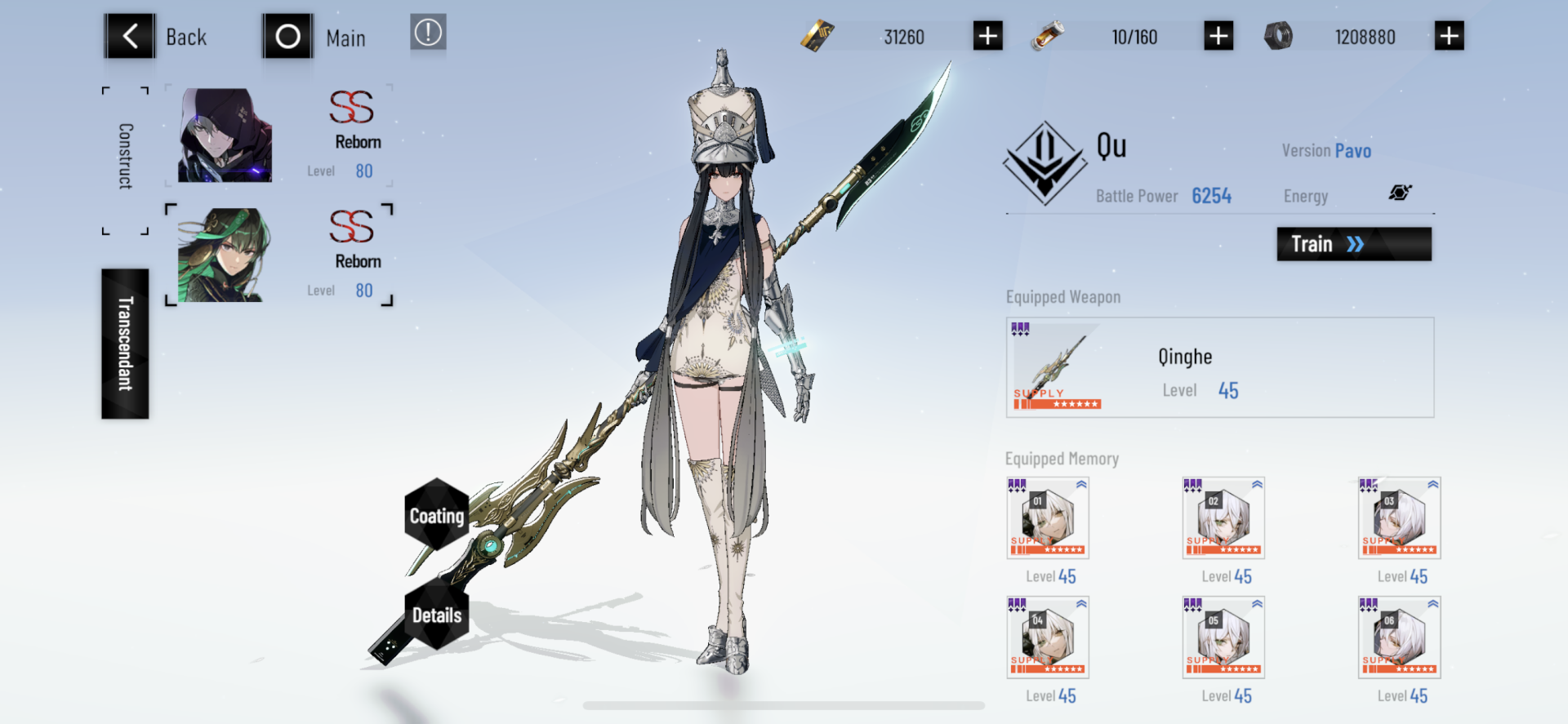Click the cog currency icon
1568x724 pixels.
point(1280,35)
